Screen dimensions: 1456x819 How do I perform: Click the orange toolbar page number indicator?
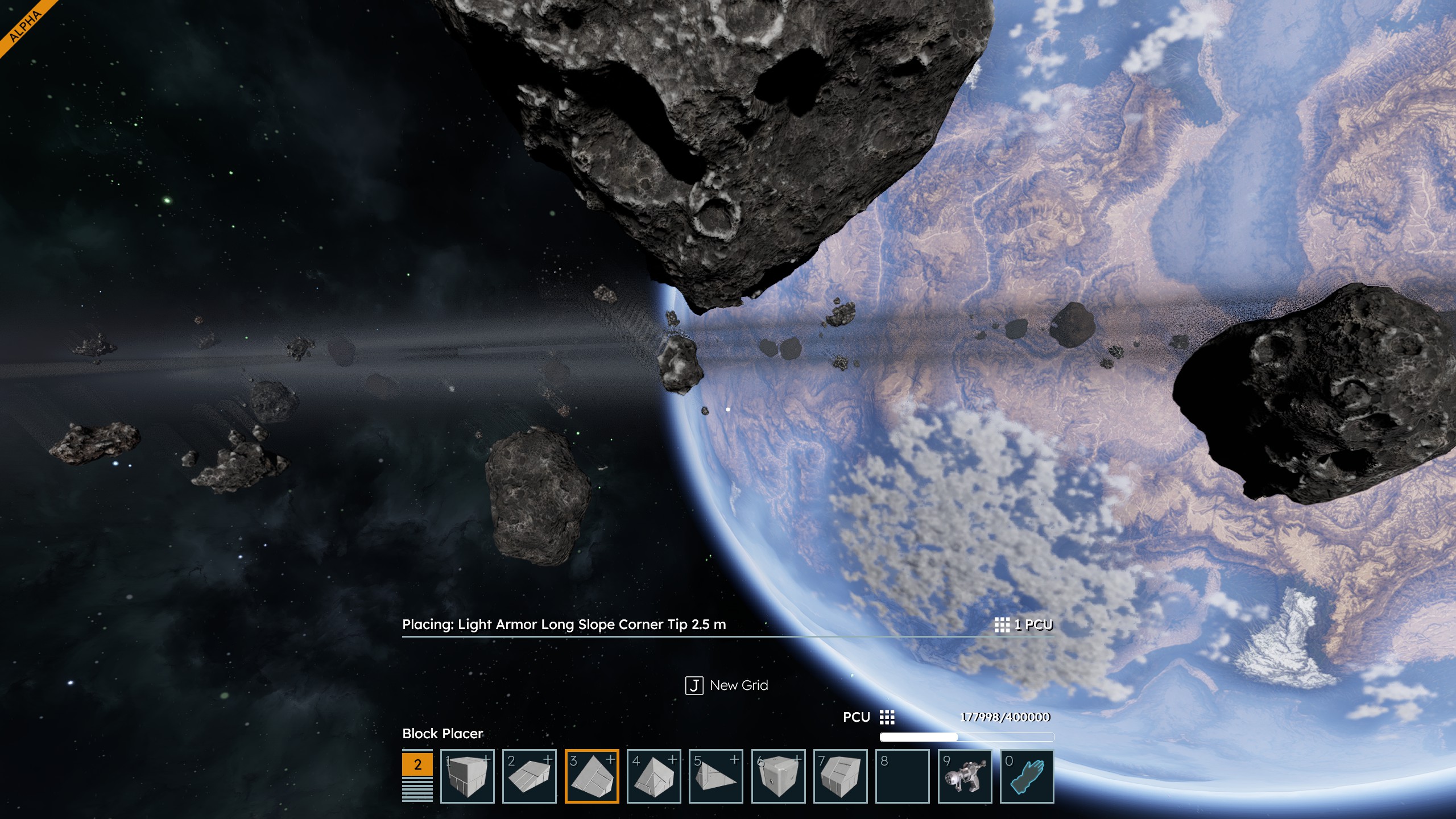click(417, 764)
